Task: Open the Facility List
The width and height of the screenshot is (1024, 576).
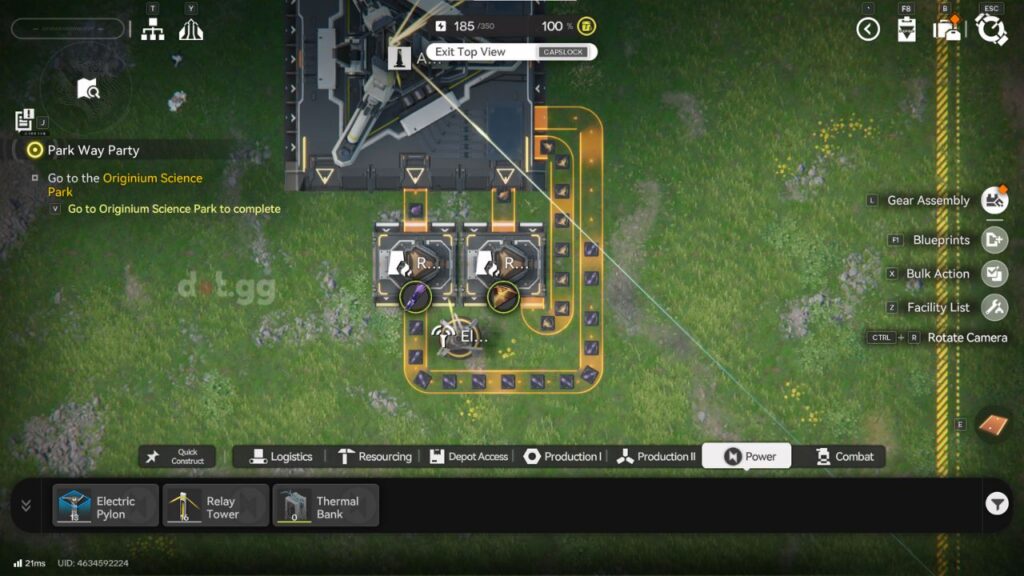Action: (x=993, y=307)
